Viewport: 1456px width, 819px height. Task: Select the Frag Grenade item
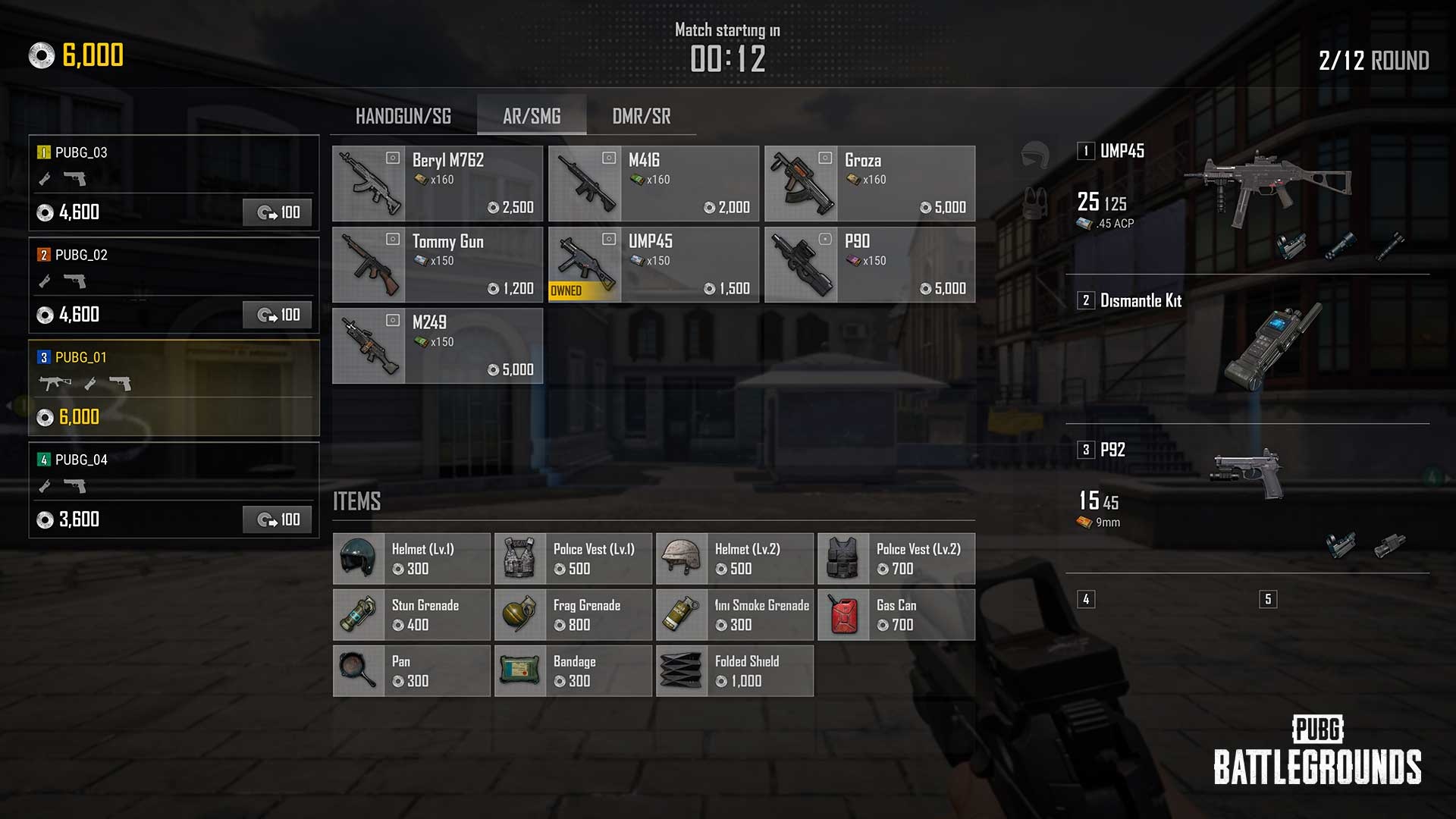pos(573,615)
